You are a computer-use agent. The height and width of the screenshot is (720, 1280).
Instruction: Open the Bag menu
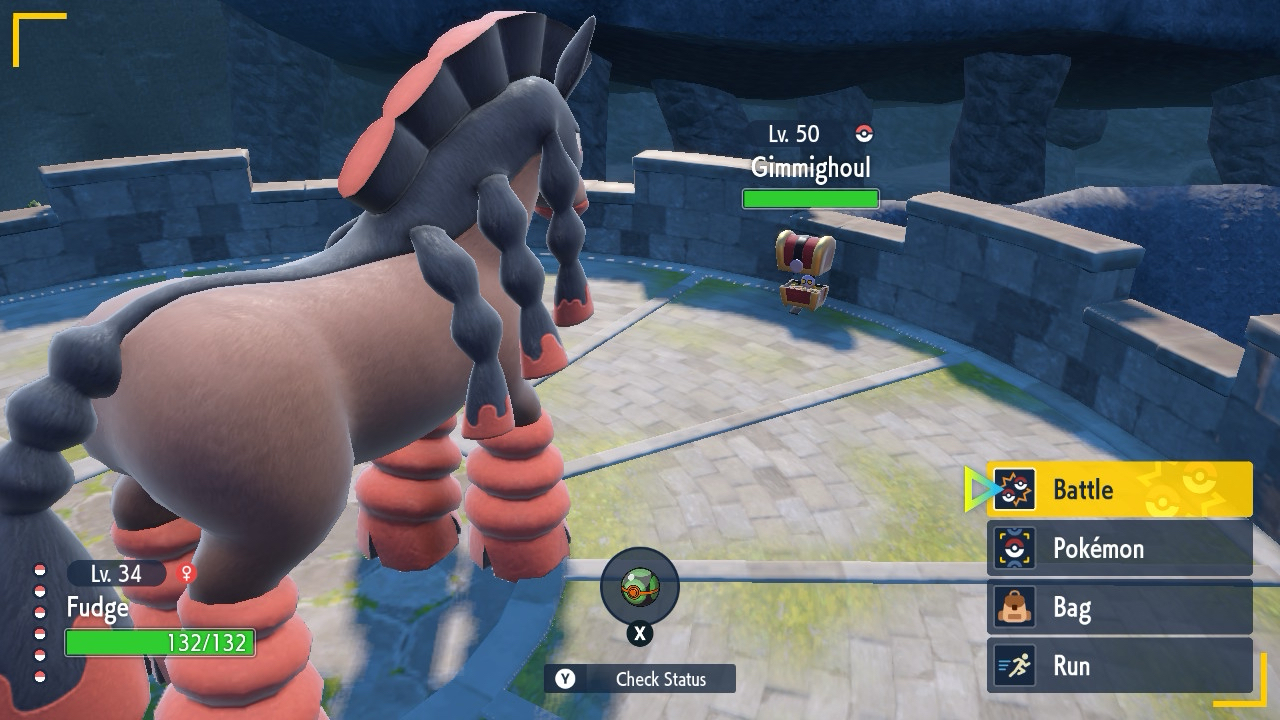(x=1119, y=607)
